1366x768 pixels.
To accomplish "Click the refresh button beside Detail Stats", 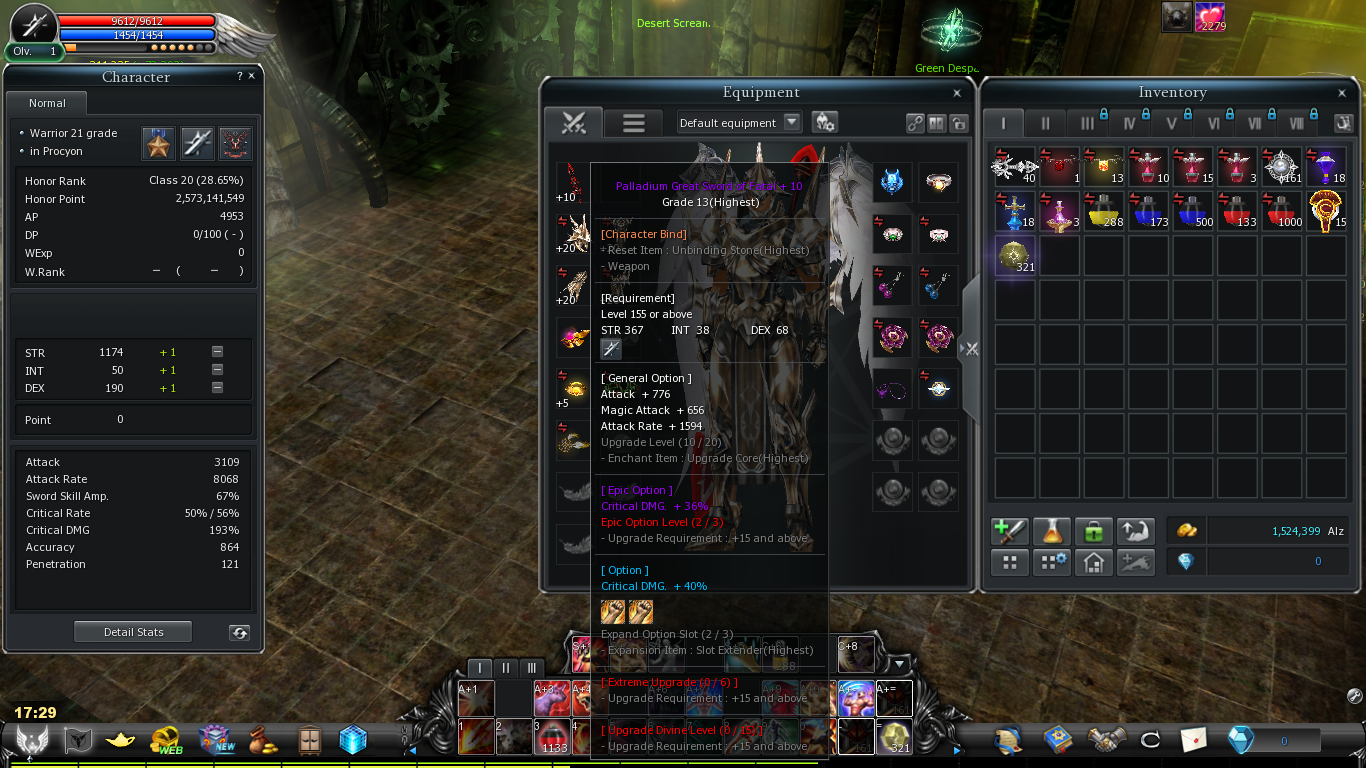I will pyautogui.click(x=238, y=632).
